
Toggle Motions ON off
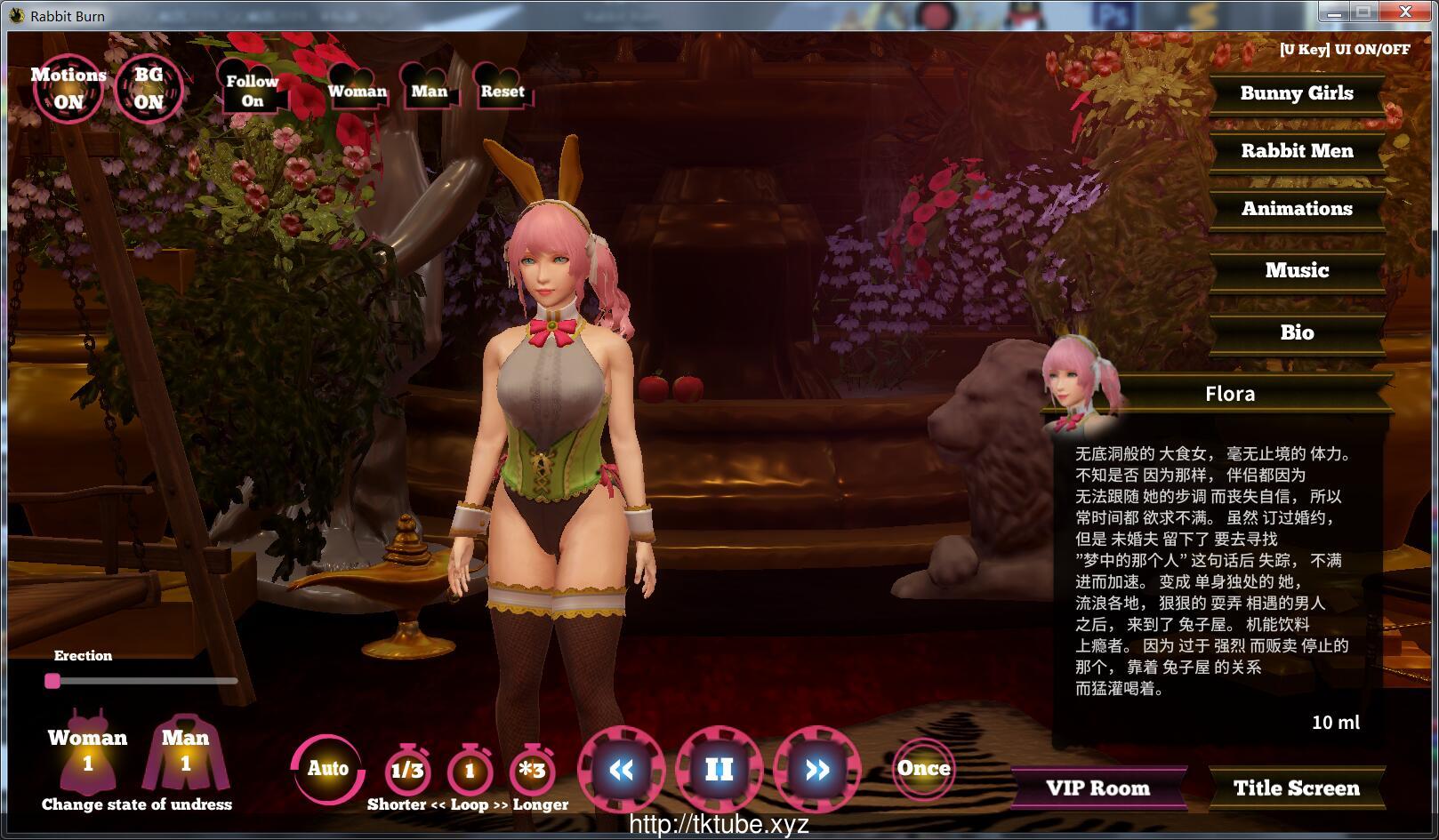pyautogui.click(x=69, y=86)
